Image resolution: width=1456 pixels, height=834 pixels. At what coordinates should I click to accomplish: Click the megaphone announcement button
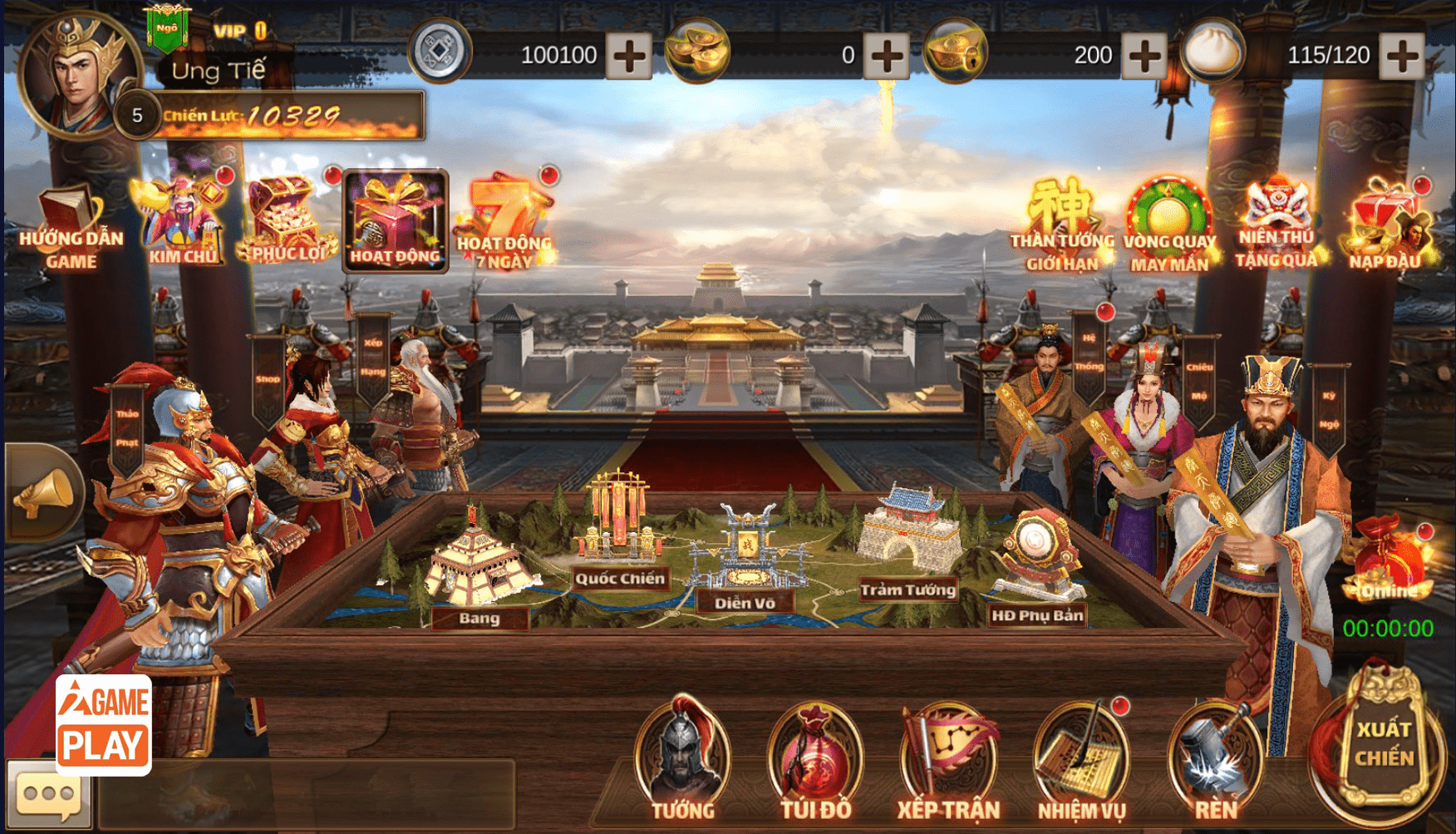click(x=43, y=492)
